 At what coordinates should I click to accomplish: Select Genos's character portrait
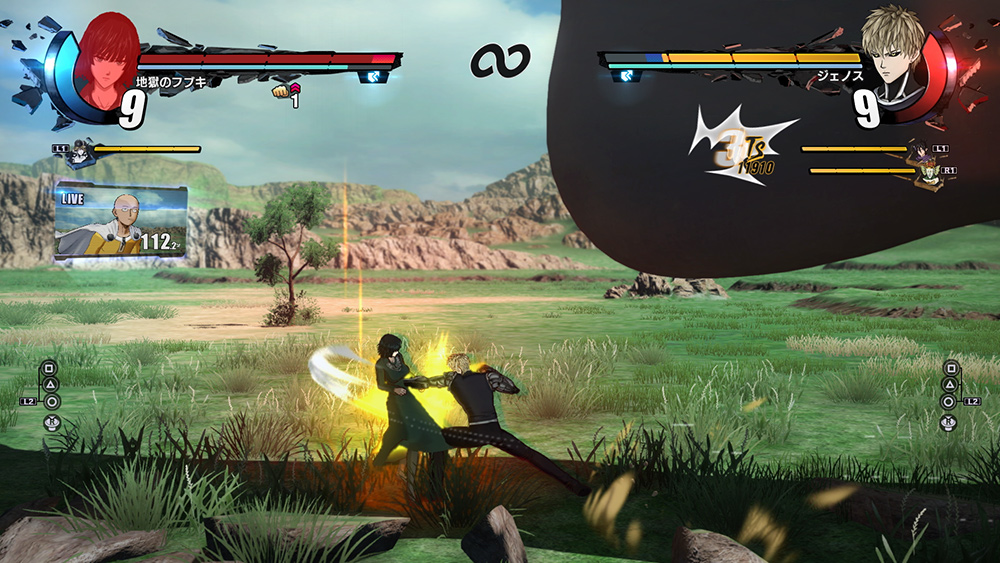(892, 55)
